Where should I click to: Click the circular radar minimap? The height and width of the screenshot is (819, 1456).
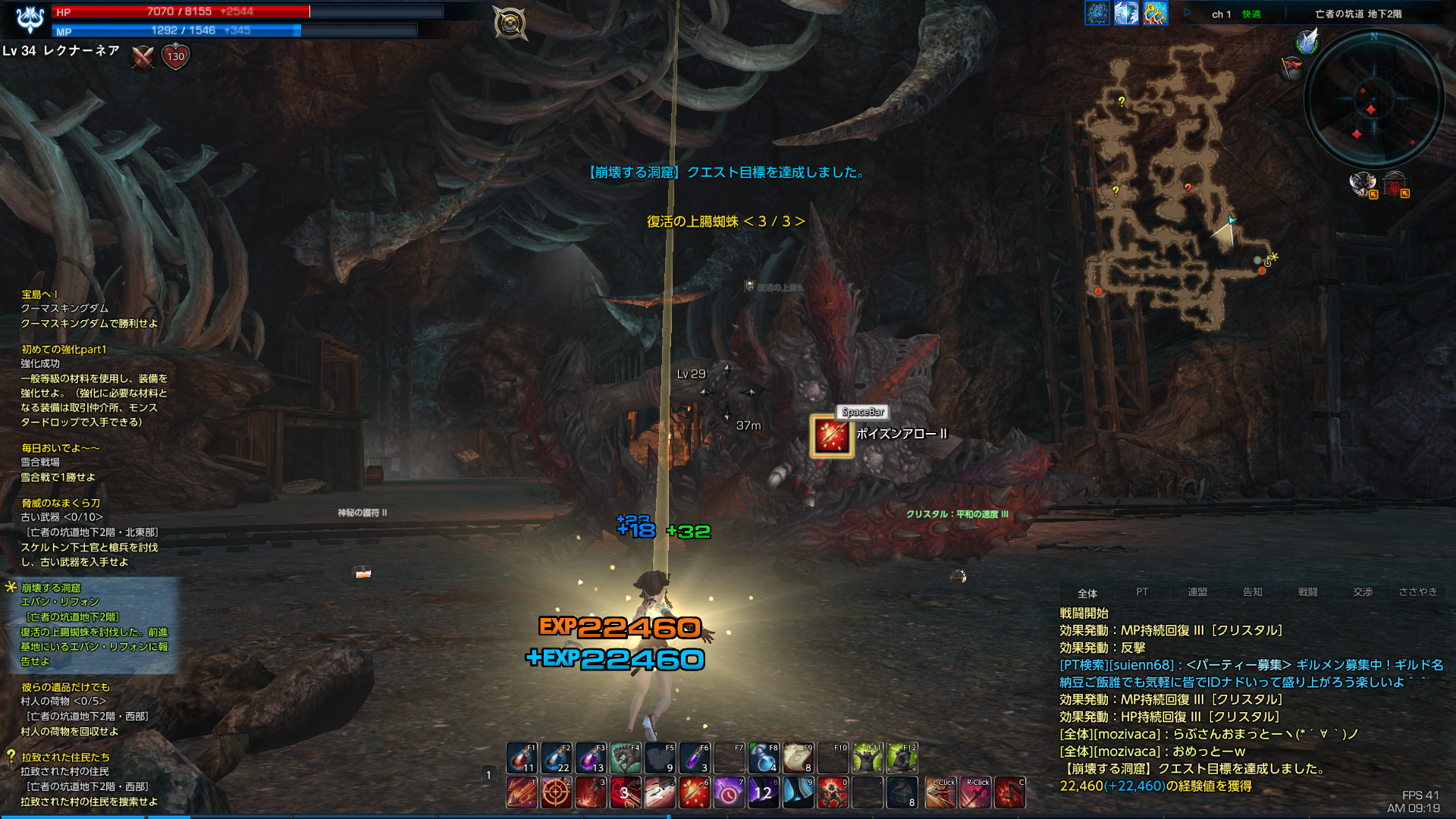[x=1373, y=99]
